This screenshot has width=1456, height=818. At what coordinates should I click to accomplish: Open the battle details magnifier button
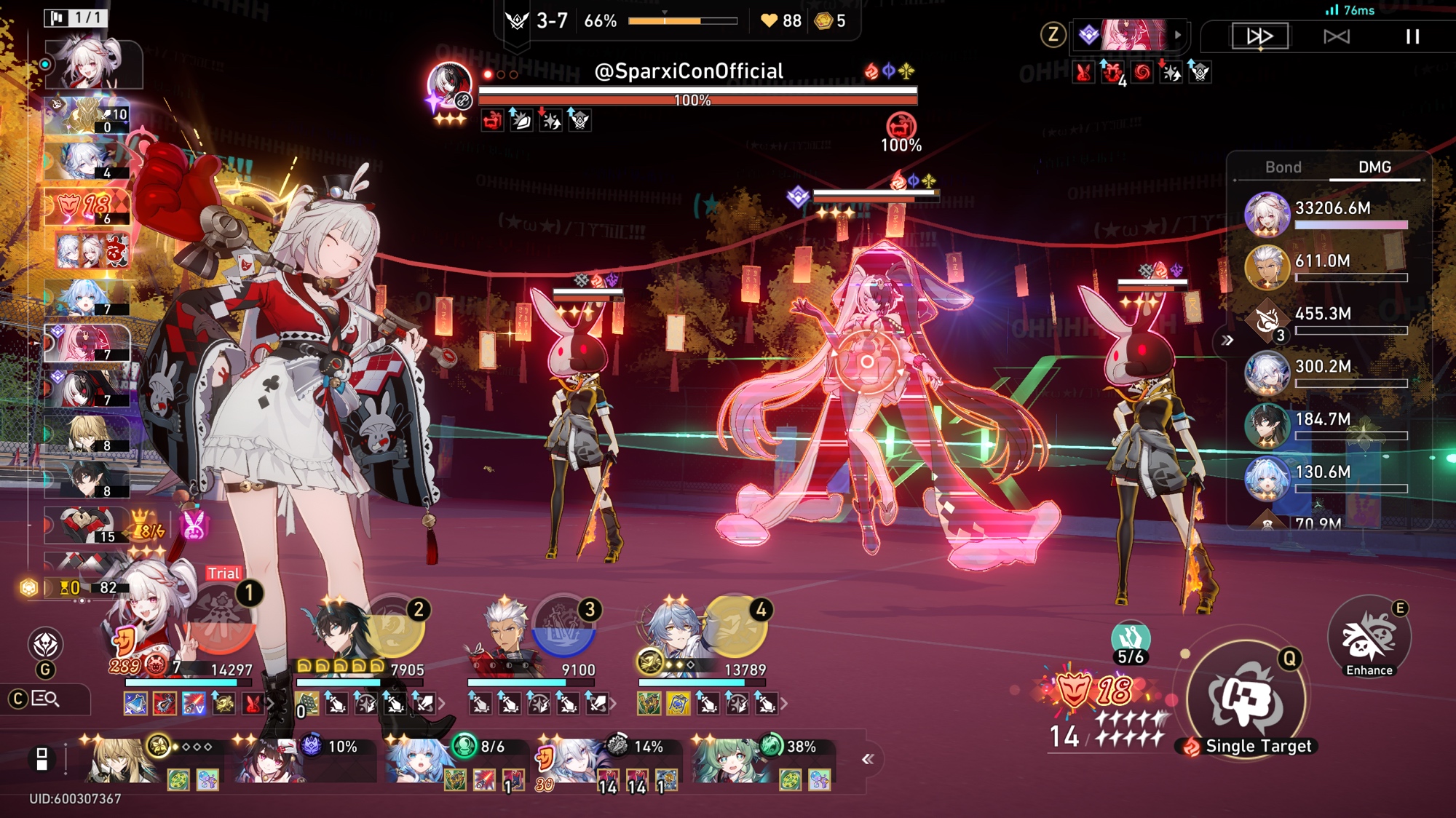(45, 699)
